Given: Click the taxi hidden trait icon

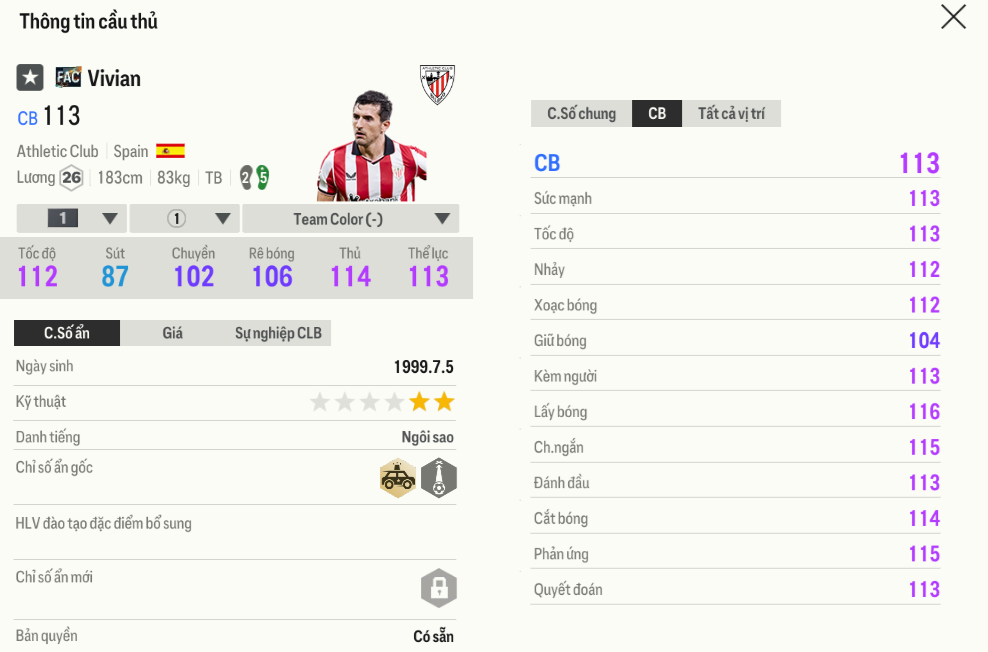Looking at the screenshot, I should [x=398, y=478].
